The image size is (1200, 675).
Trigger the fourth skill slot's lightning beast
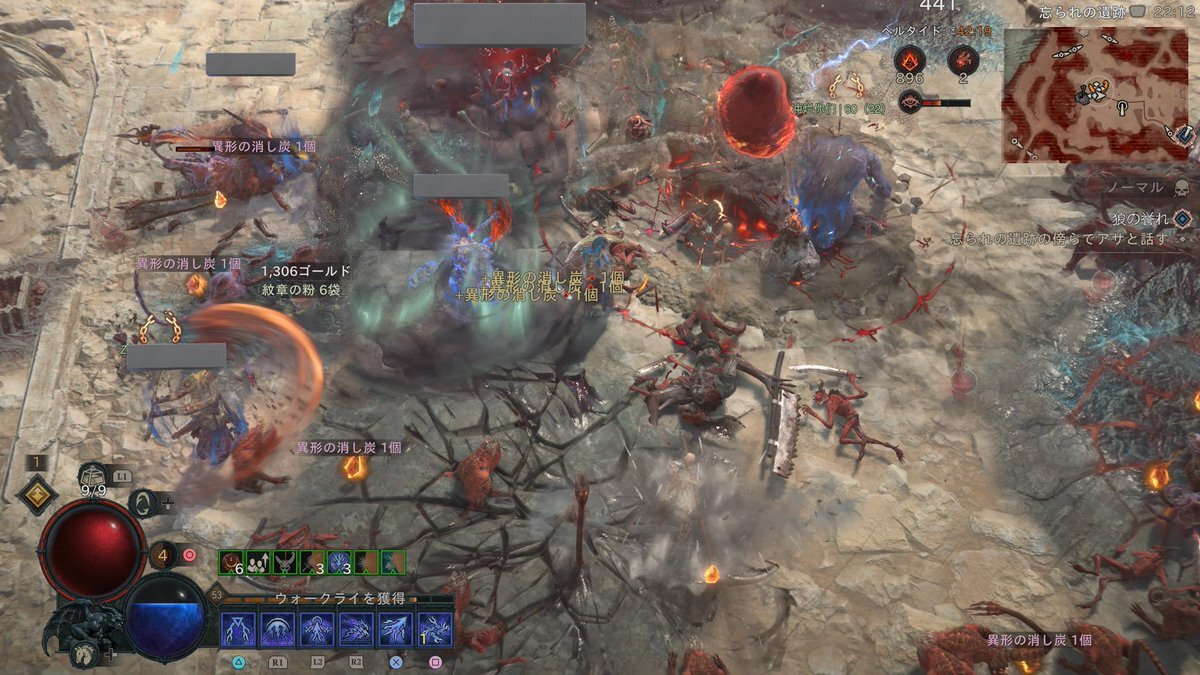[356, 630]
